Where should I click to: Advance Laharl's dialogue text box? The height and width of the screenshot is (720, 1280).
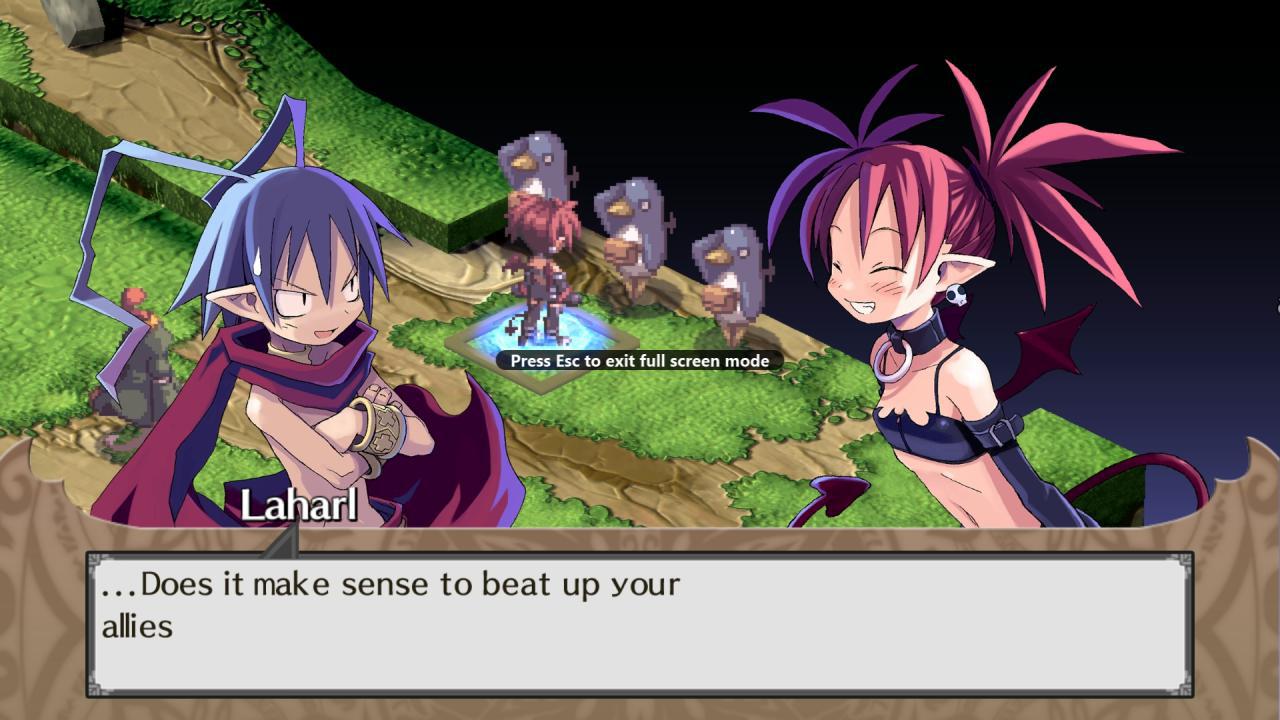click(x=640, y=624)
